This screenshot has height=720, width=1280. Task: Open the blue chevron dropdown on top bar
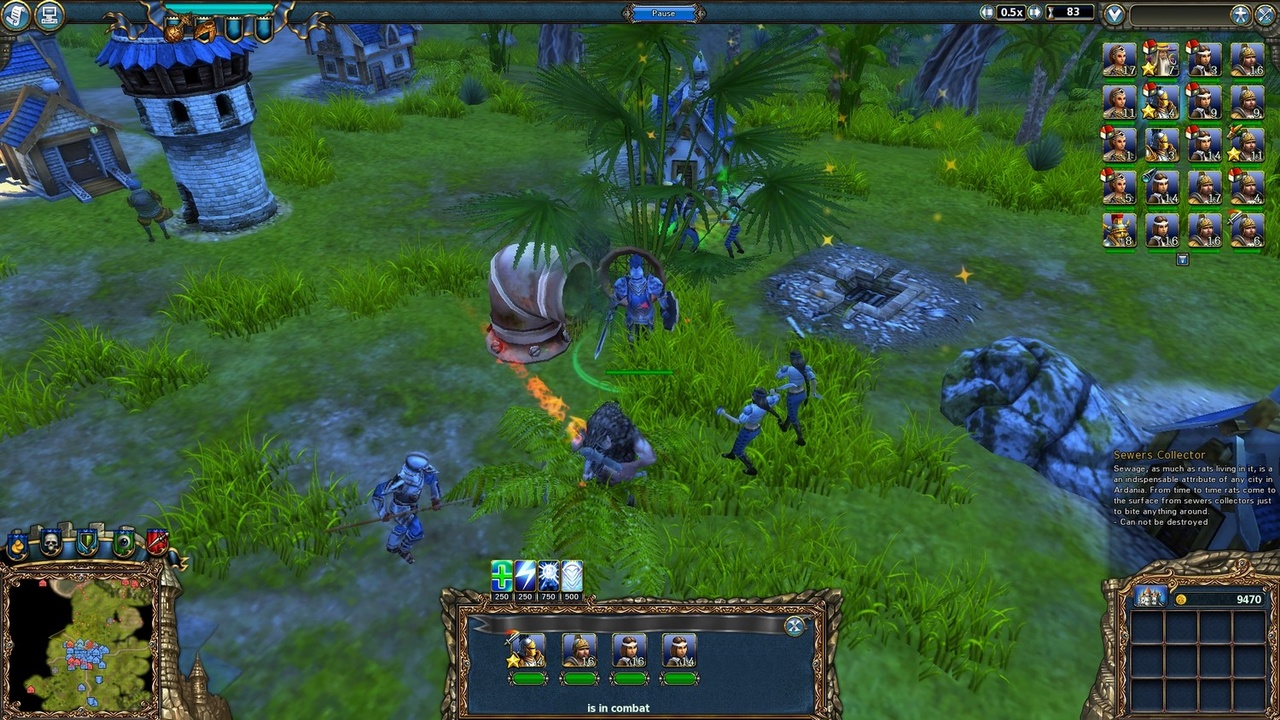click(x=1115, y=12)
